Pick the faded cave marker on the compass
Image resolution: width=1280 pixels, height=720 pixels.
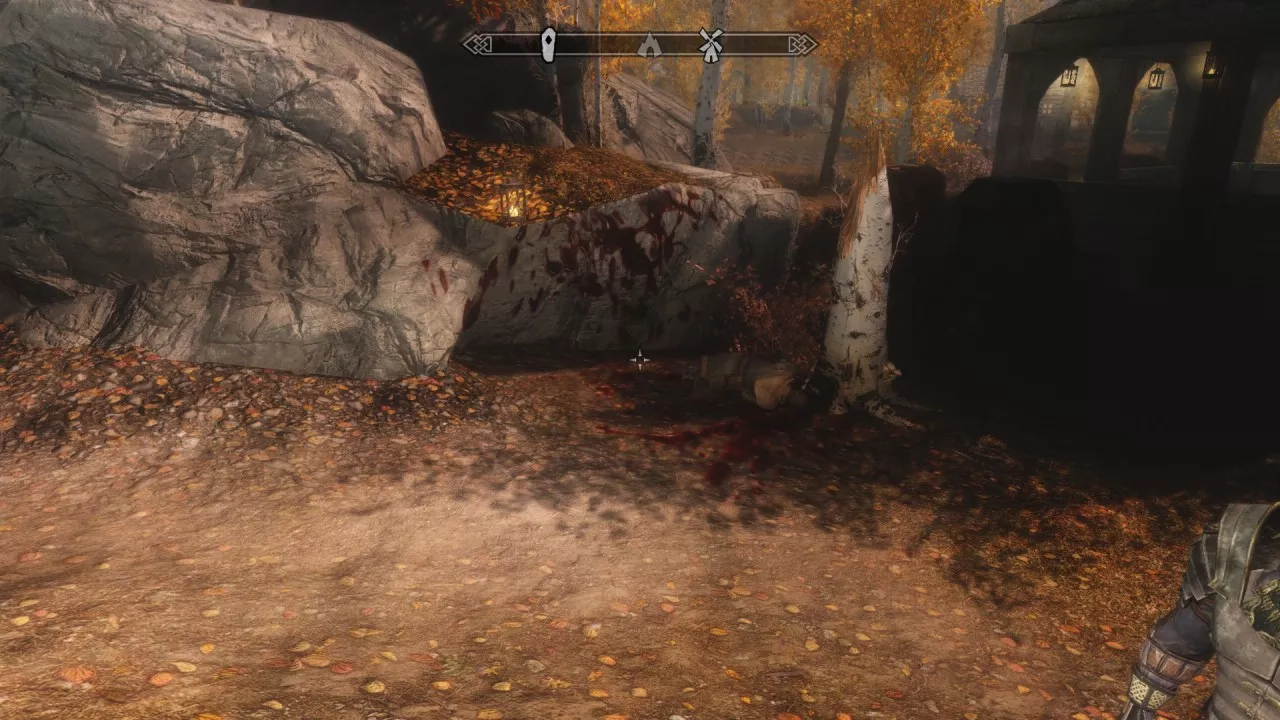click(x=649, y=45)
